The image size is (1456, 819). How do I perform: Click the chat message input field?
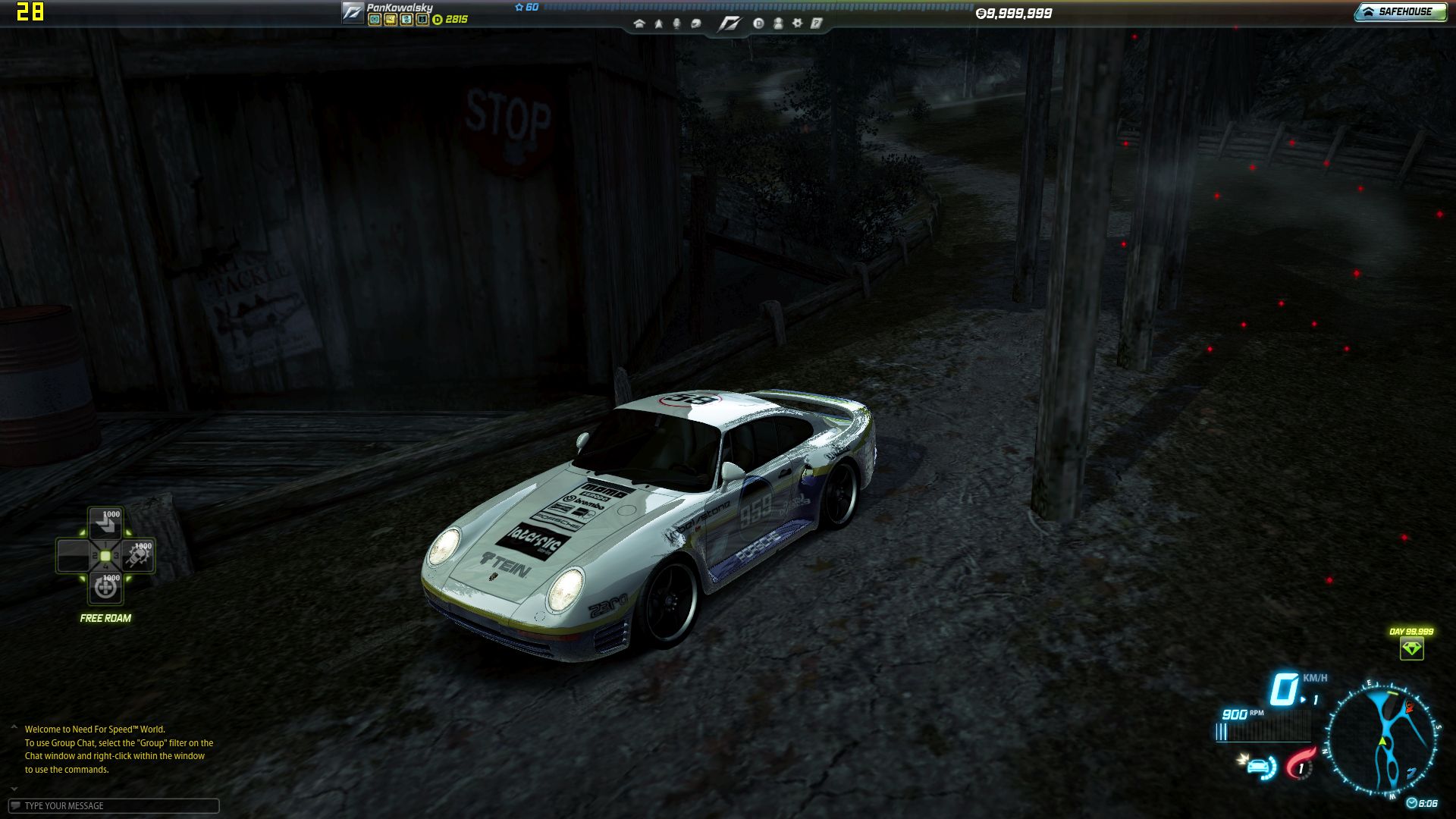click(114, 805)
